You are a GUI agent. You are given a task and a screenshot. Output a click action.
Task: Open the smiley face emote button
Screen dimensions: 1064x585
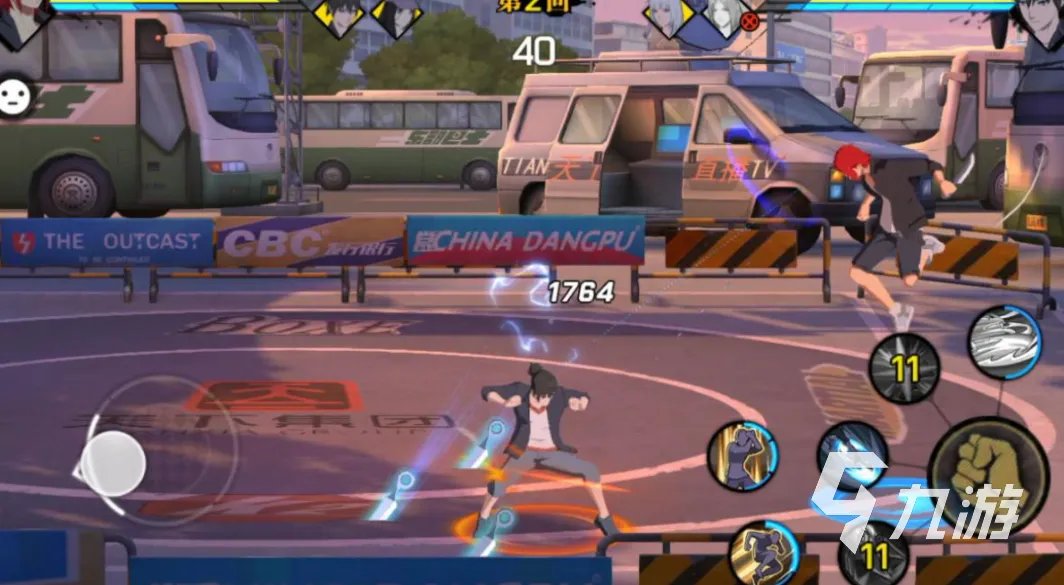coord(17,96)
